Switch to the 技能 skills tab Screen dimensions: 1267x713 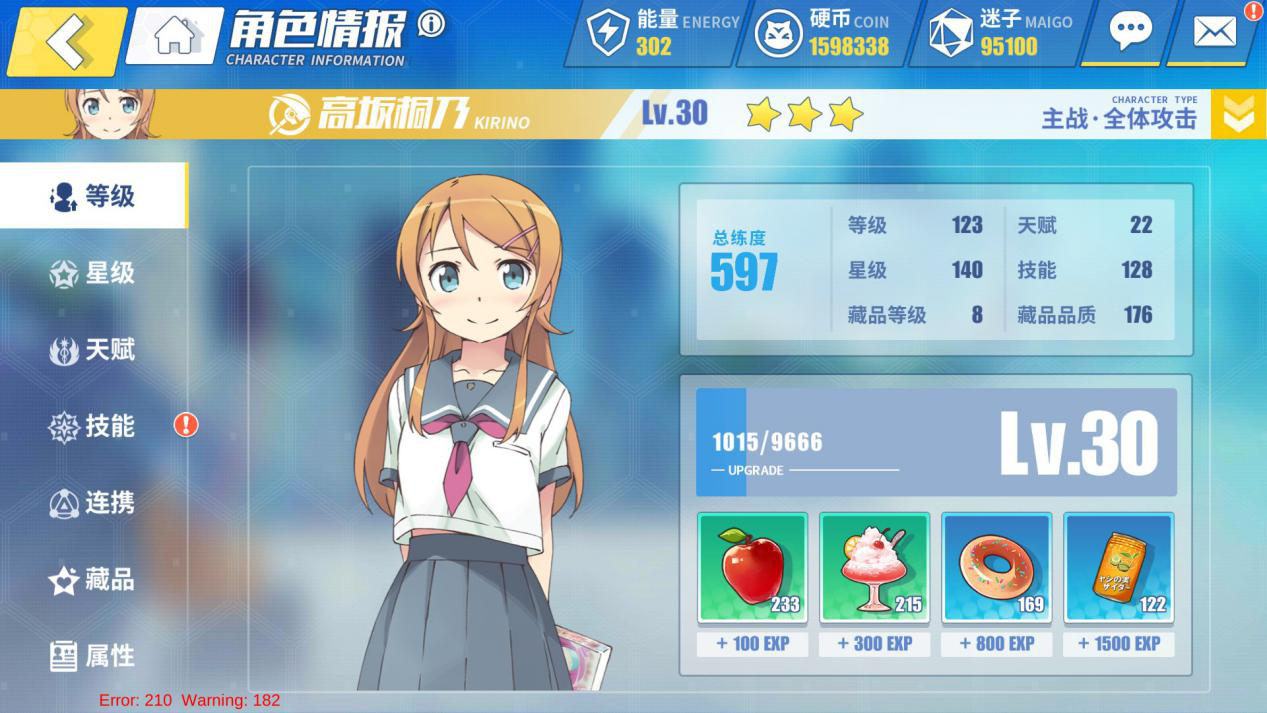(x=93, y=426)
